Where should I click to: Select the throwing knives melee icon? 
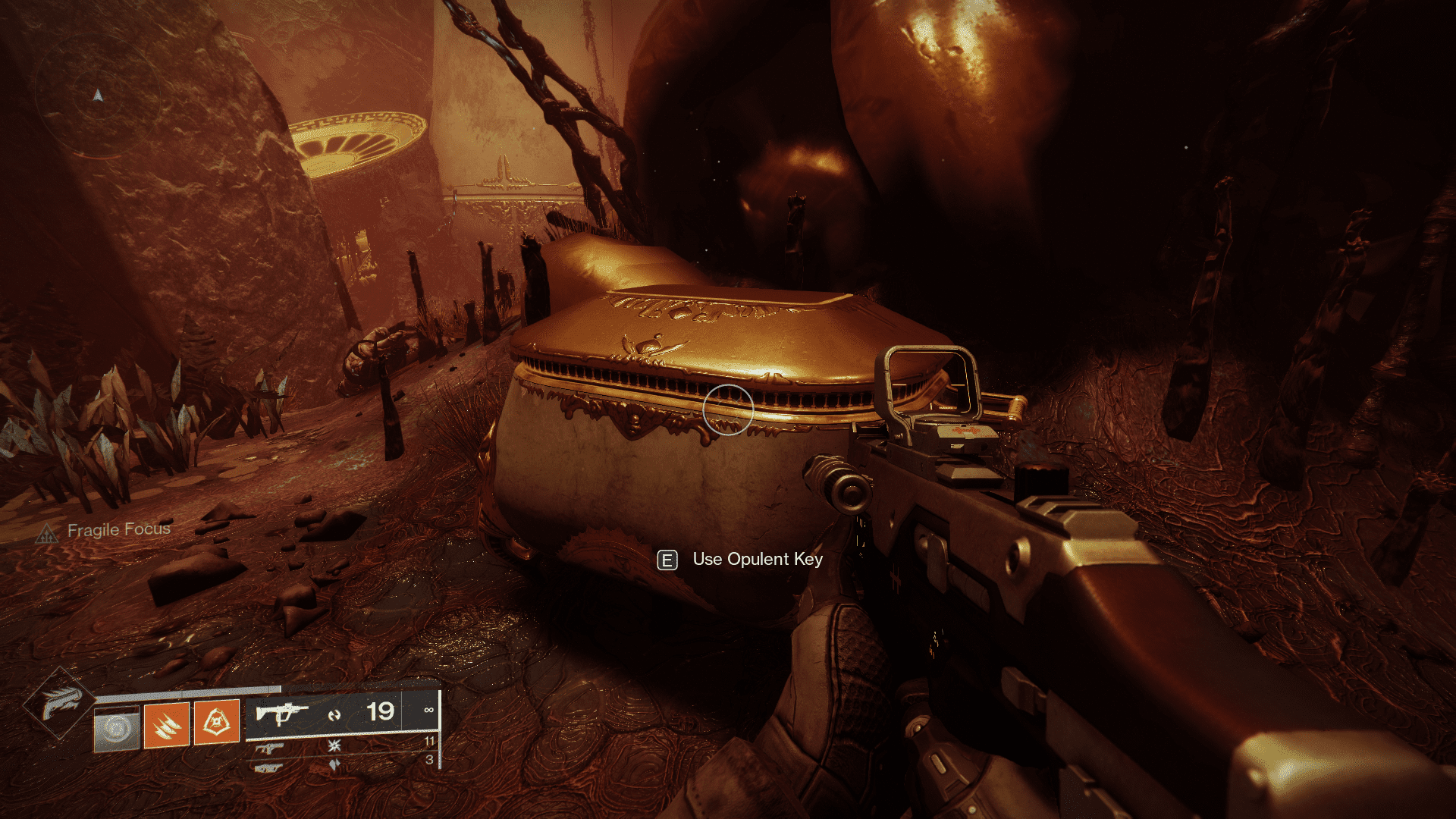[167, 726]
